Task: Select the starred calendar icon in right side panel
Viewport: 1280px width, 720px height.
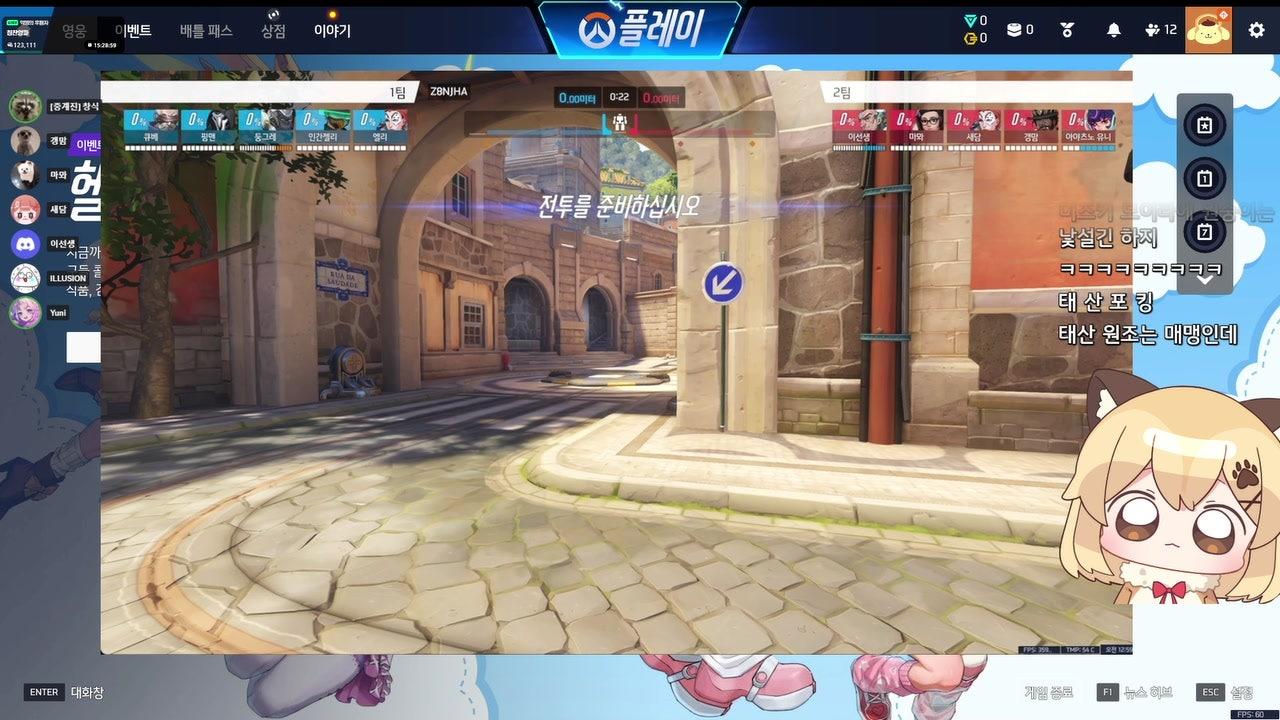Action: point(1205,125)
